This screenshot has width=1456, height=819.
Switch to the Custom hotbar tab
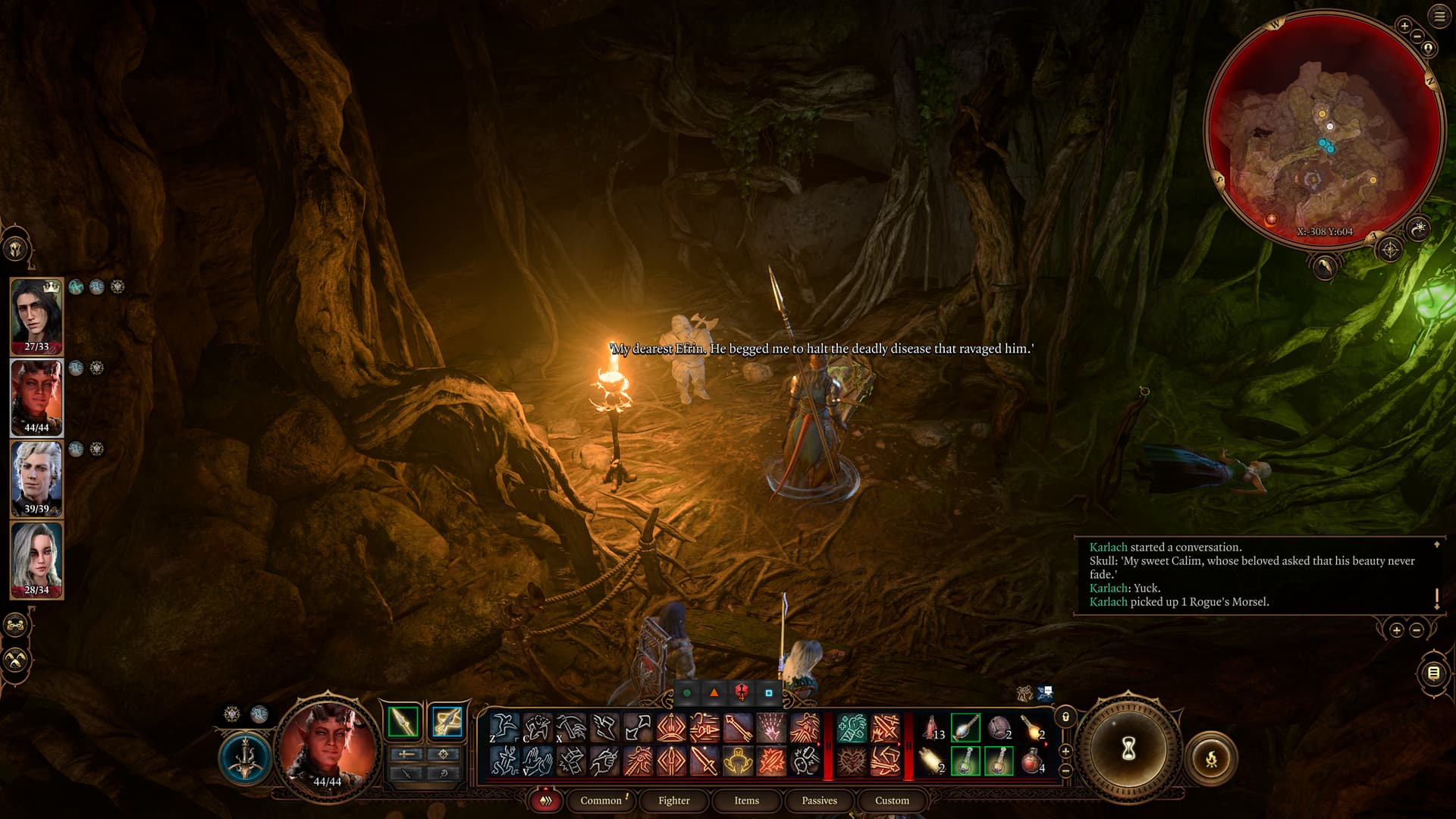coord(892,800)
